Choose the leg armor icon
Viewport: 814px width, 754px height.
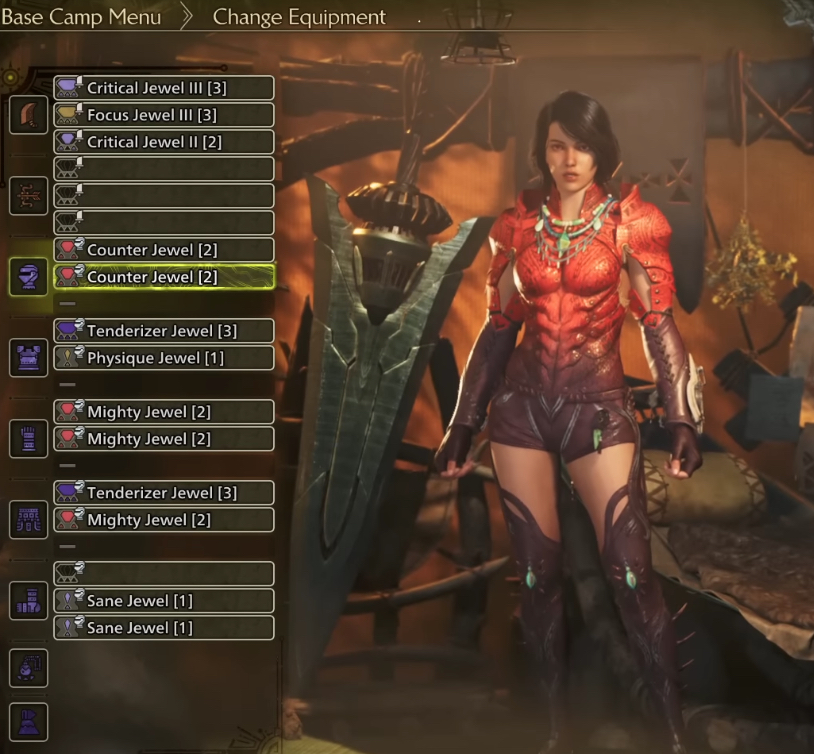29,600
